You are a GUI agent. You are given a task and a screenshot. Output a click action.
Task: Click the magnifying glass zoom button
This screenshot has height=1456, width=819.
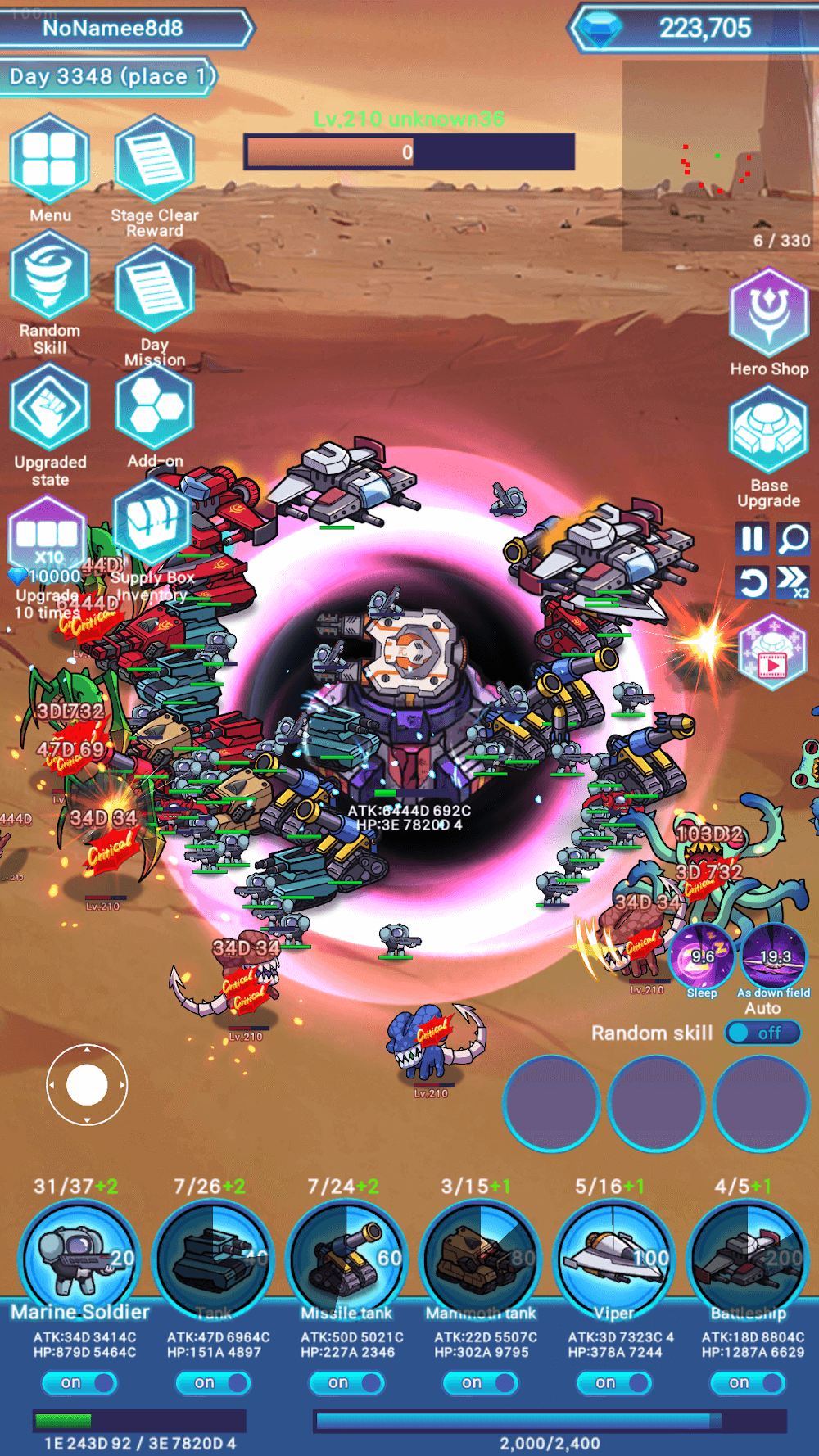tap(793, 539)
